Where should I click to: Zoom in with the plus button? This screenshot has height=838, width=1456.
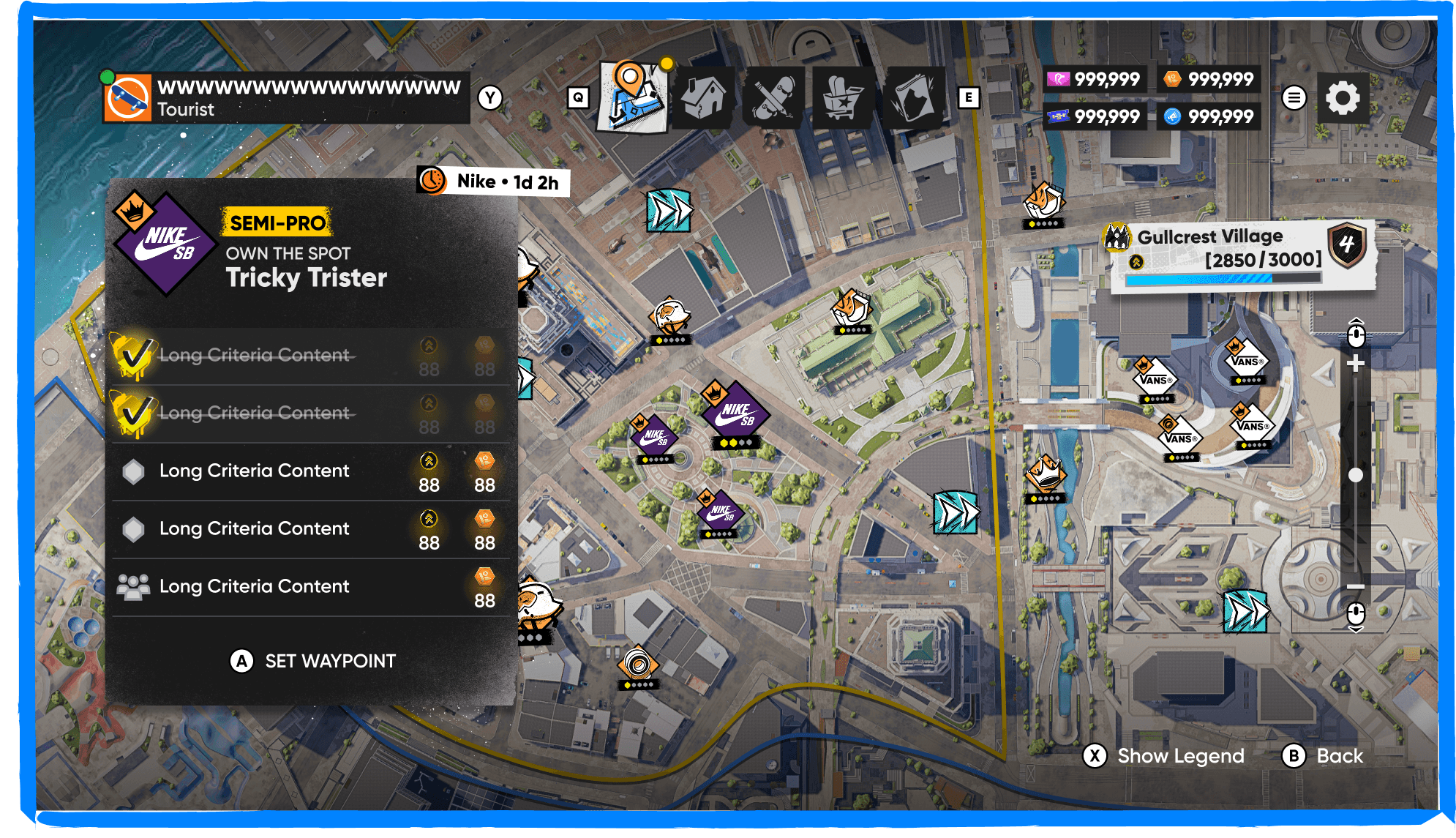(x=1356, y=364)
